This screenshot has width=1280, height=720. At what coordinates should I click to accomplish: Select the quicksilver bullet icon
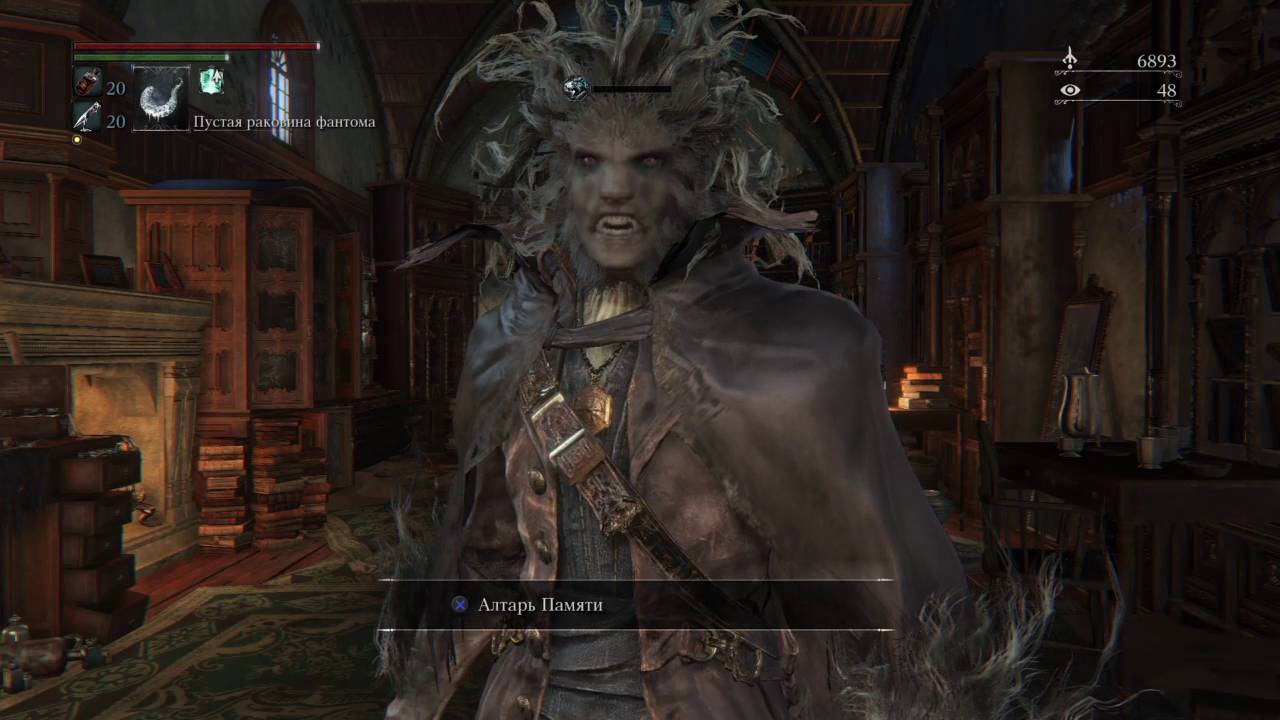point(86,117)
